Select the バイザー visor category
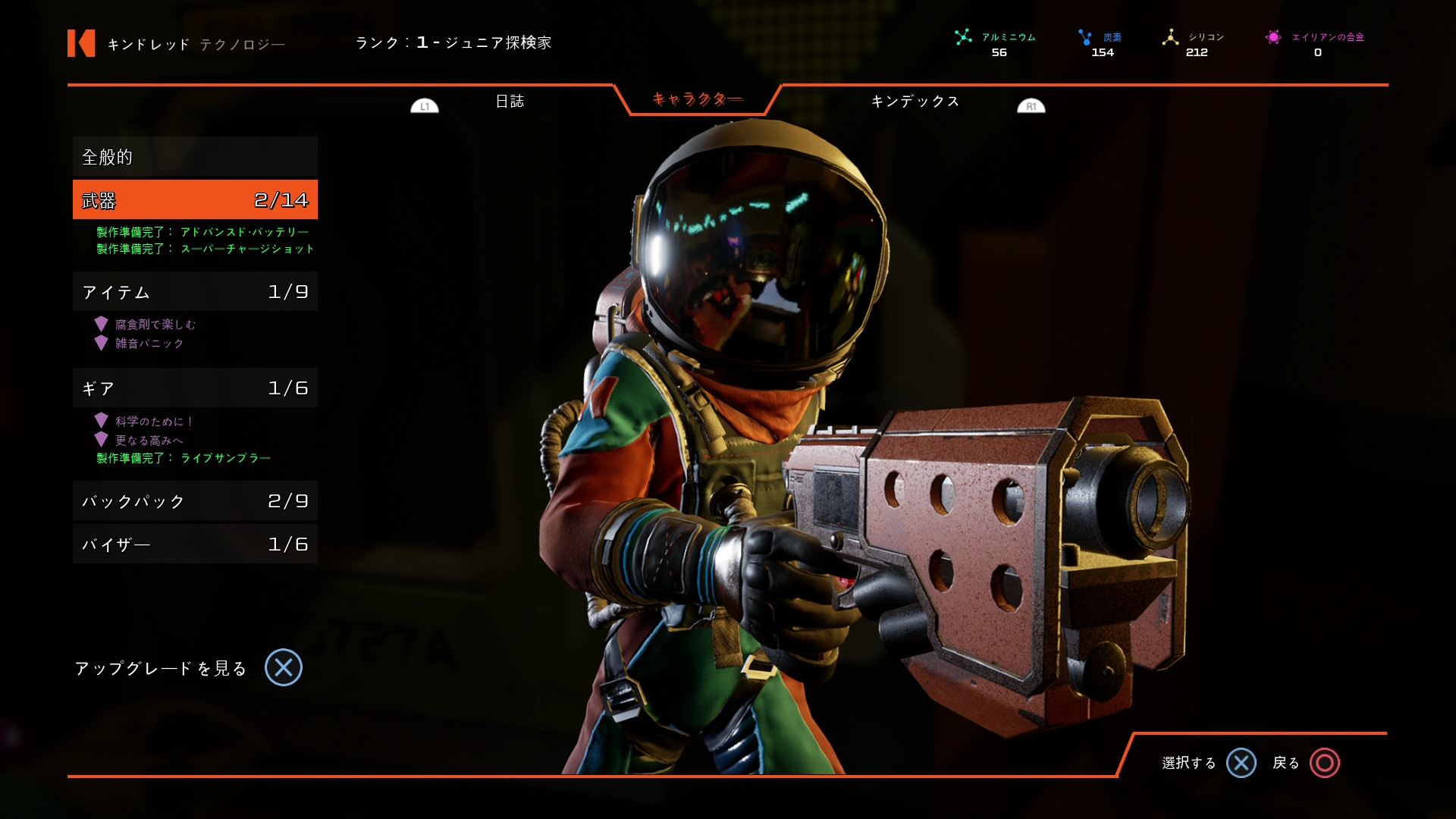The height and width of the screenshot is (819, 1456). tap(195, 544)
